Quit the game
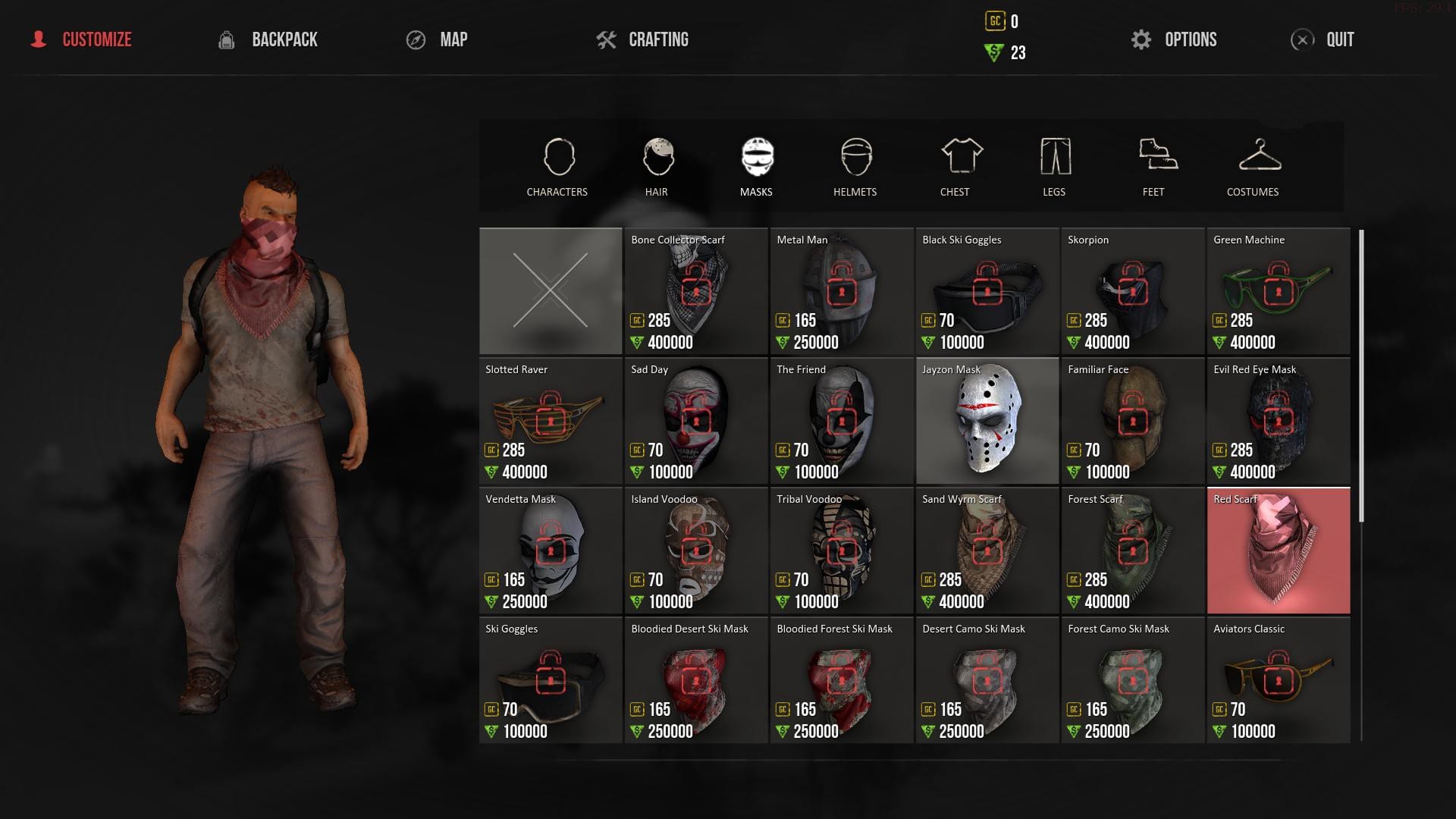 point(1323,39)
